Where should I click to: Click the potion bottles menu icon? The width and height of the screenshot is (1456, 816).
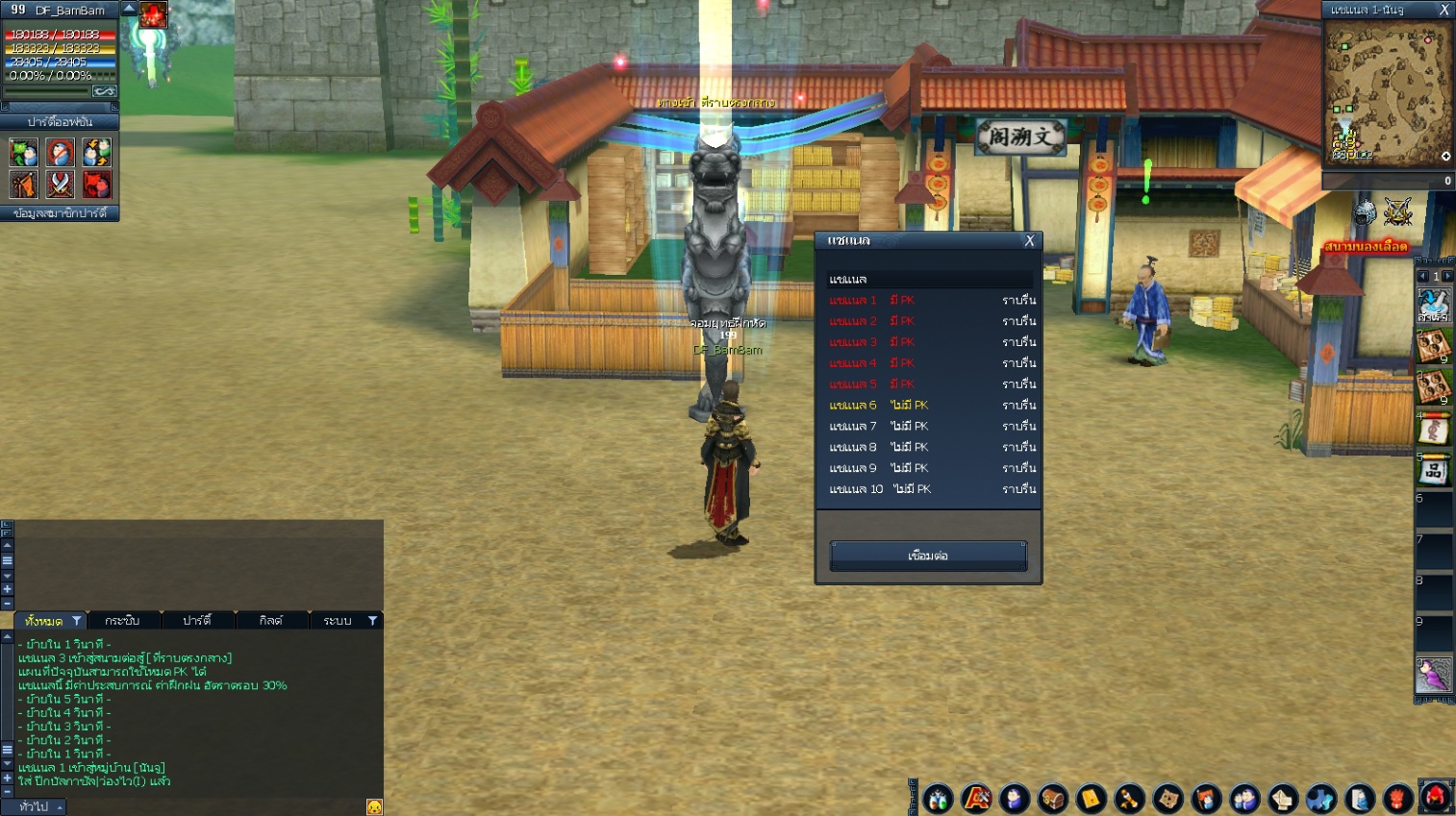coord(938,799)
